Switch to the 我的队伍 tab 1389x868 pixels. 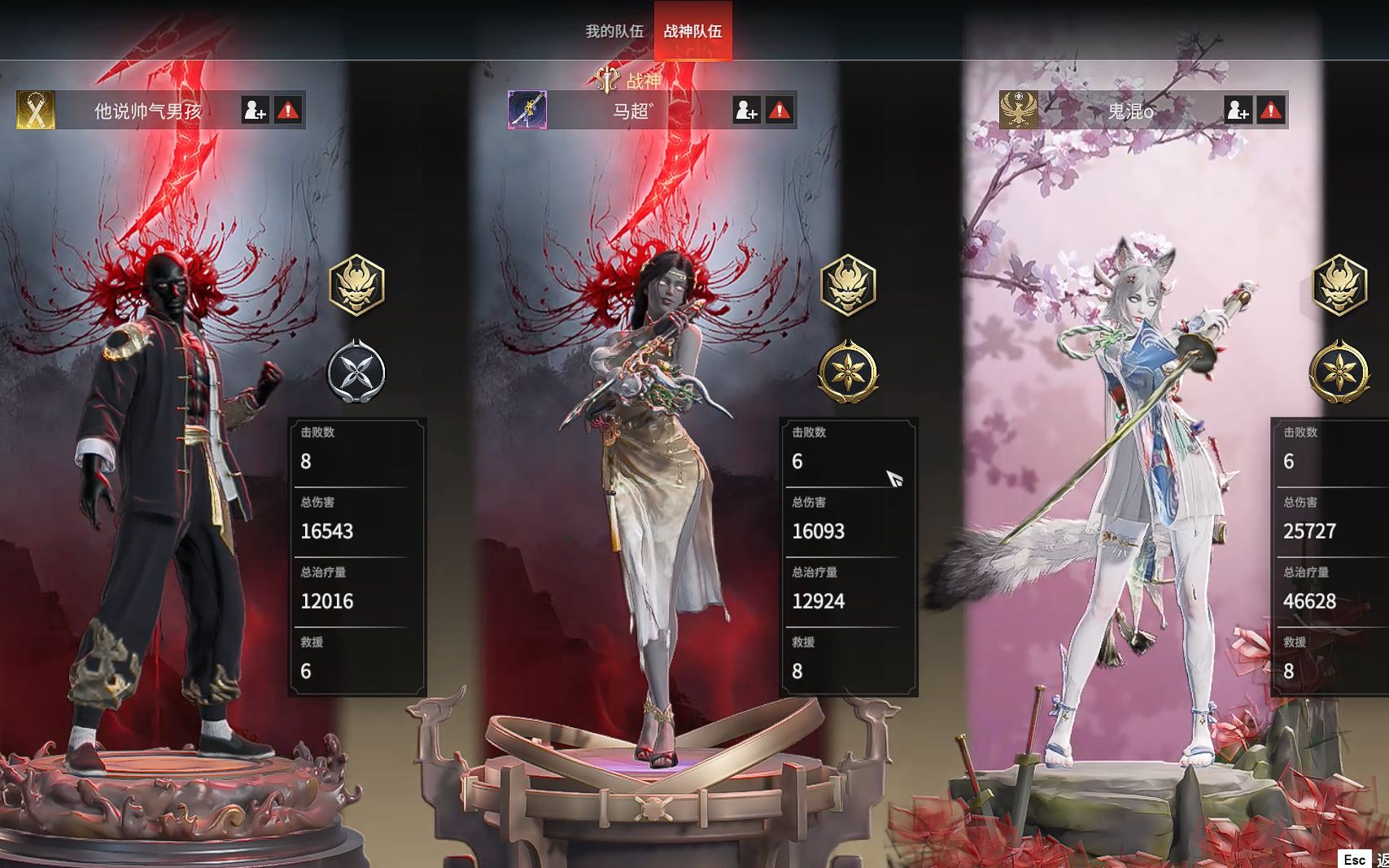[x=614, y=31]
